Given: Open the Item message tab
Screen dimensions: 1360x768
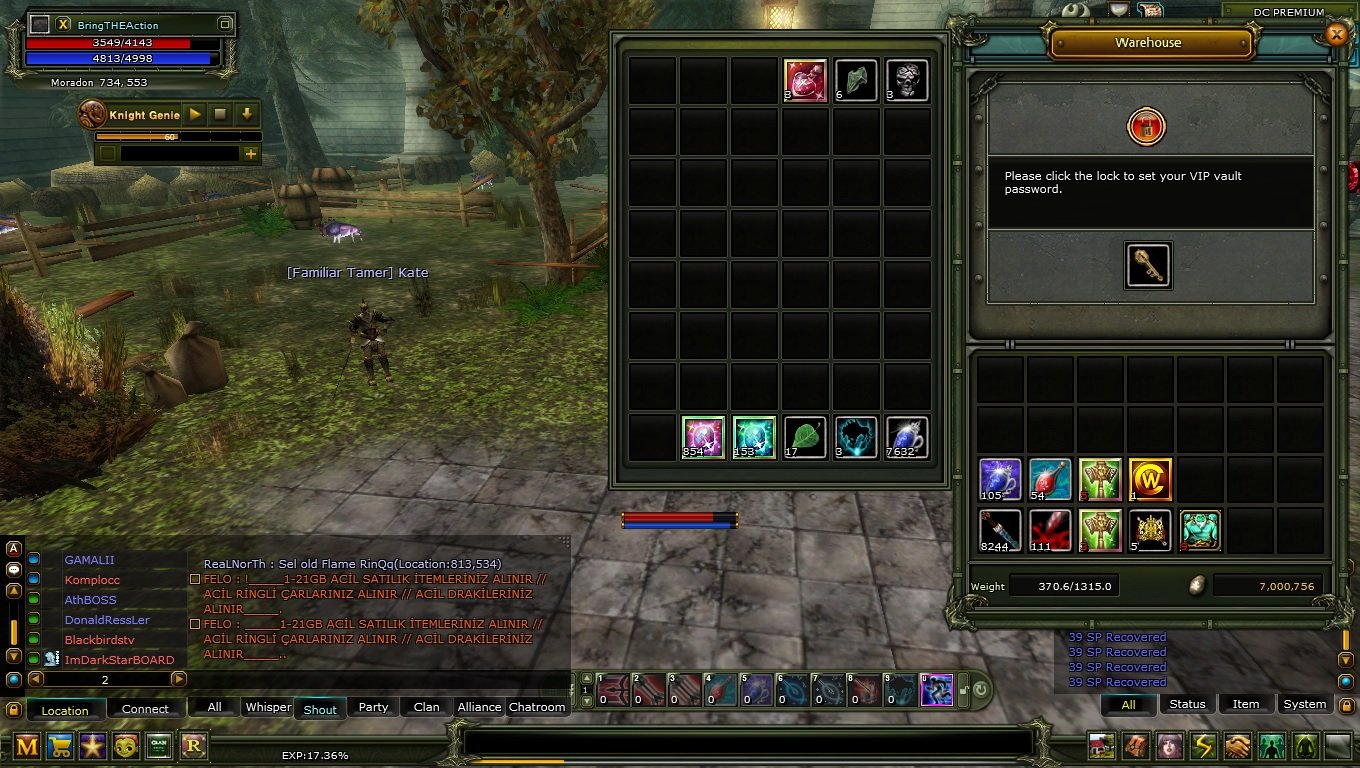Looking at the screenshot, I should coord(1246,704).
